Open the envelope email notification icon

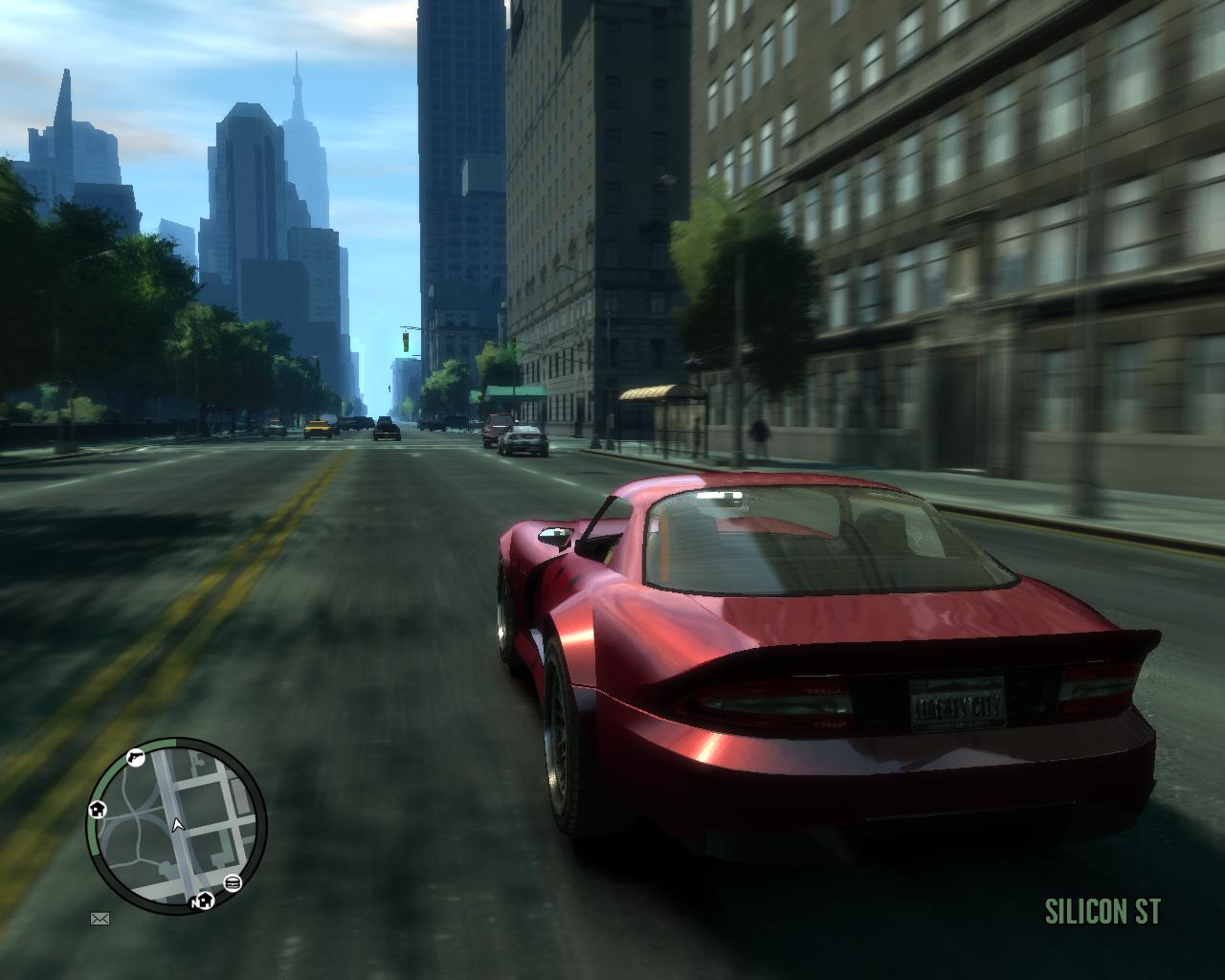(x=100, y=920)
